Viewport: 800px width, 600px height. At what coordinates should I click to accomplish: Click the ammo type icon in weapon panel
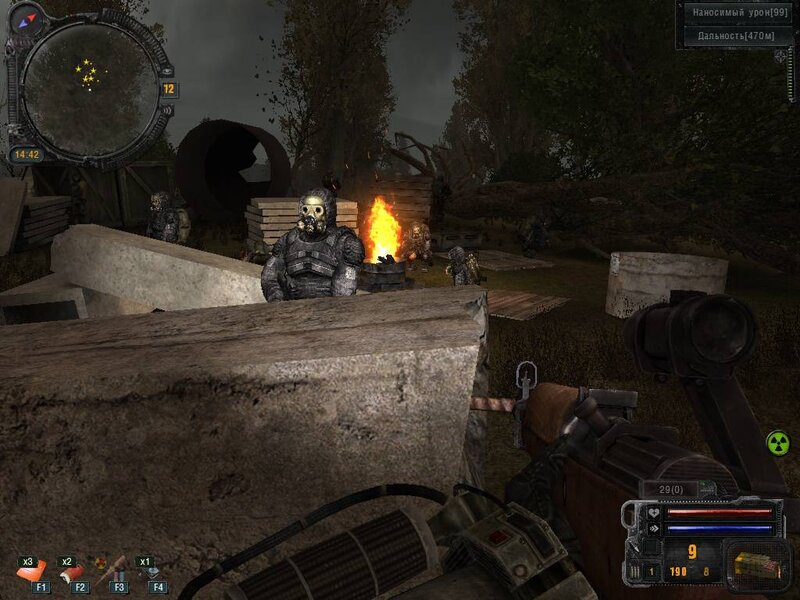coord(755,564)
